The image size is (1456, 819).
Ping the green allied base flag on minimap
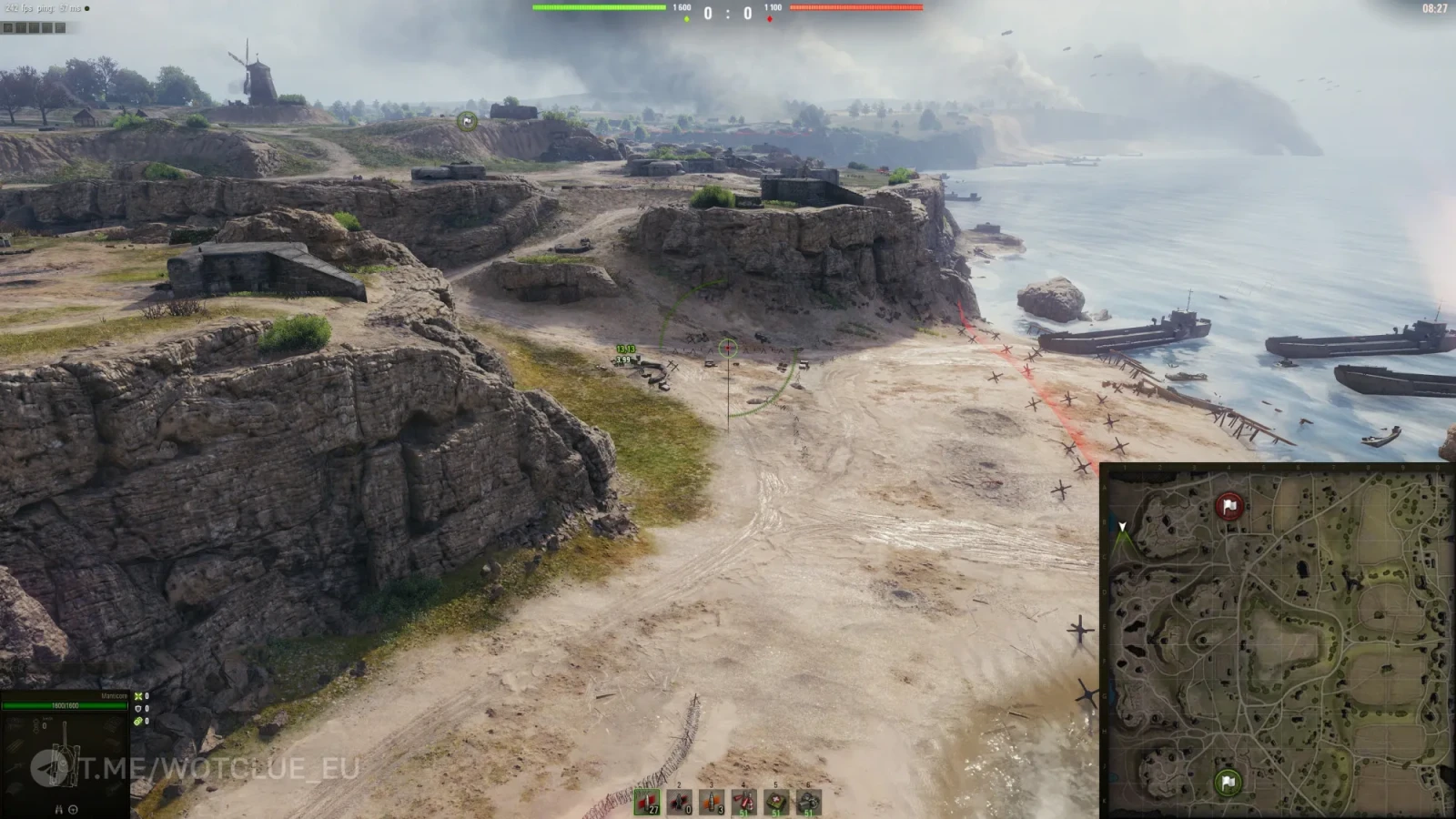[1228, 782]
